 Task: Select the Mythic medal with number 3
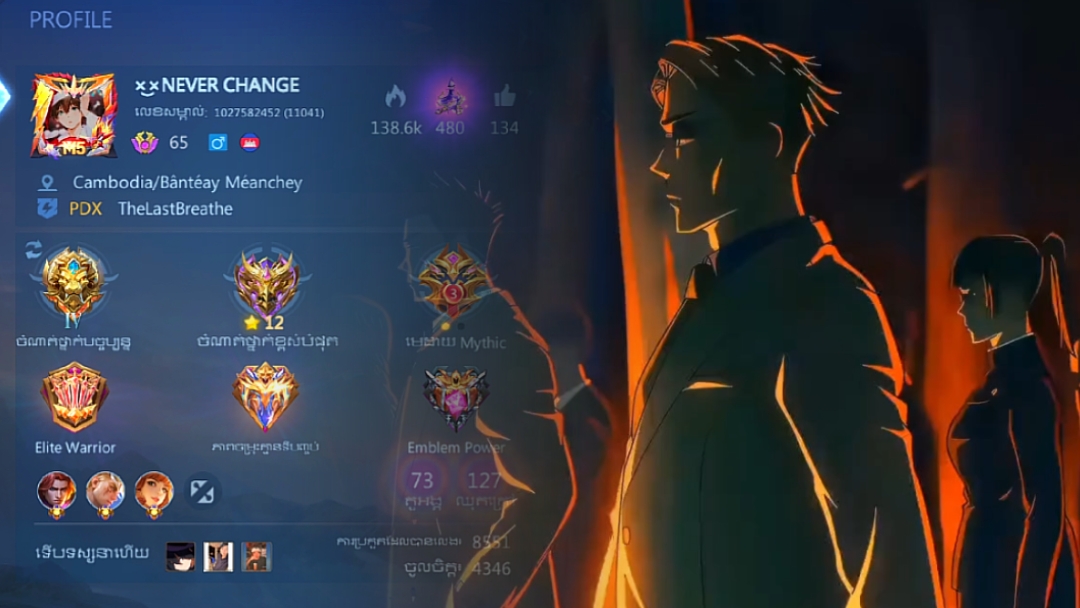coord(453,281)
